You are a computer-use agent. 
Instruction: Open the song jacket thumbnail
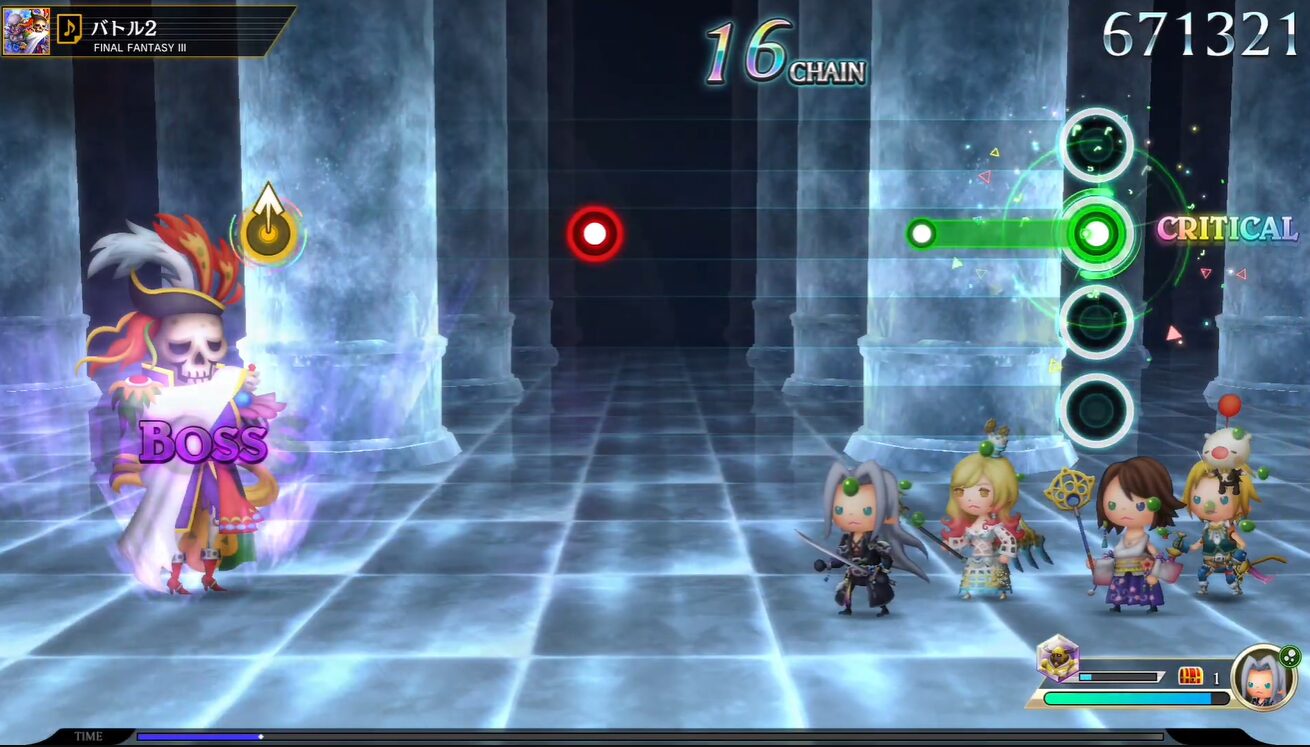27,31
